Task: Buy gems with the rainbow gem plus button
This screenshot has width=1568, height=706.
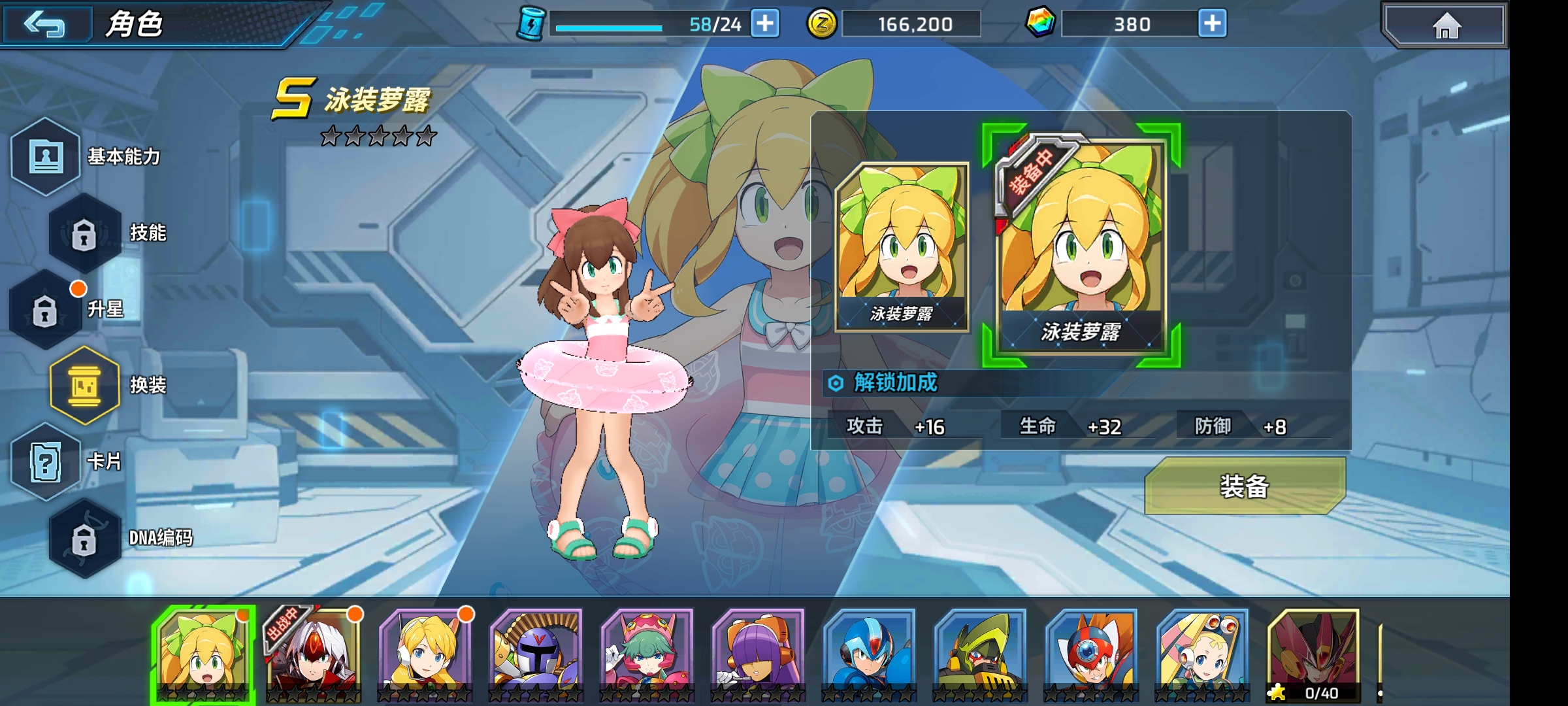Action: click(1212, 24)
